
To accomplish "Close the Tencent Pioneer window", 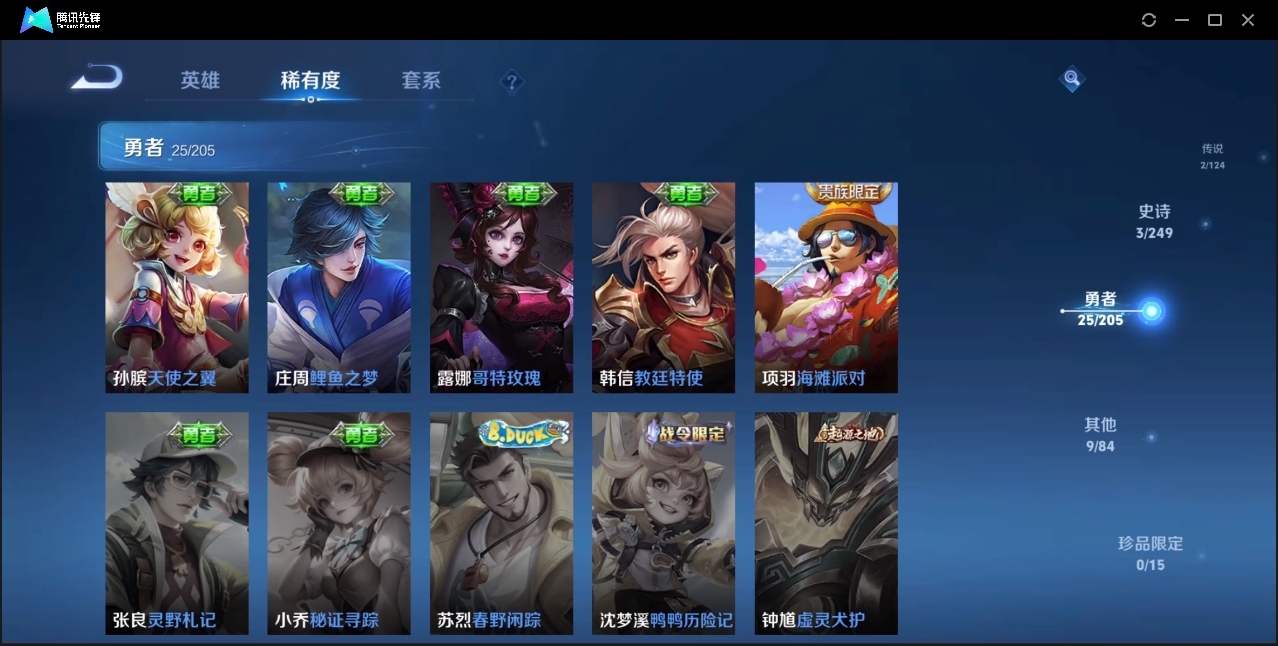I will (1248, 20).
